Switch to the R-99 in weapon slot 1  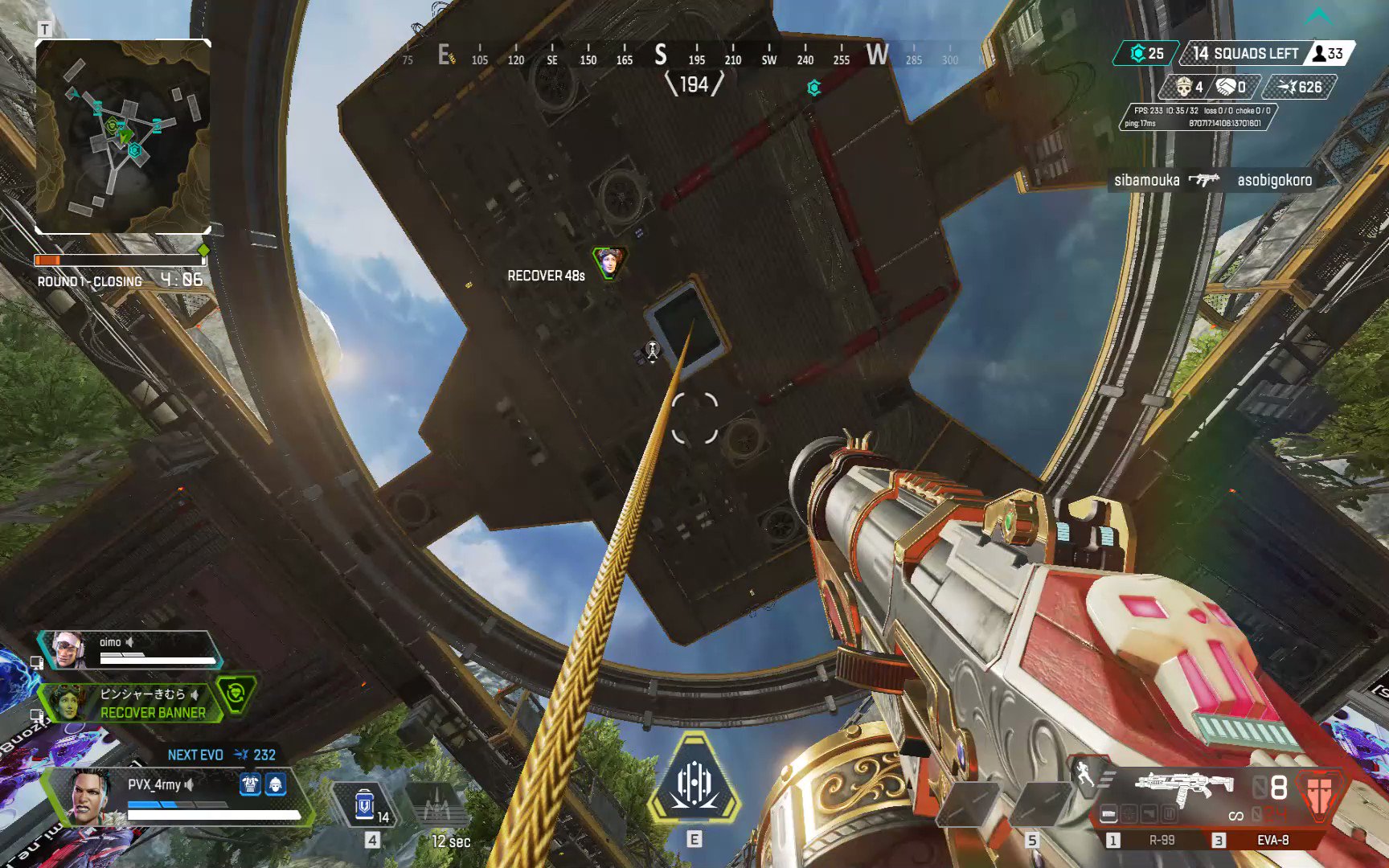pyautogui.click(x=1162, y=841)
